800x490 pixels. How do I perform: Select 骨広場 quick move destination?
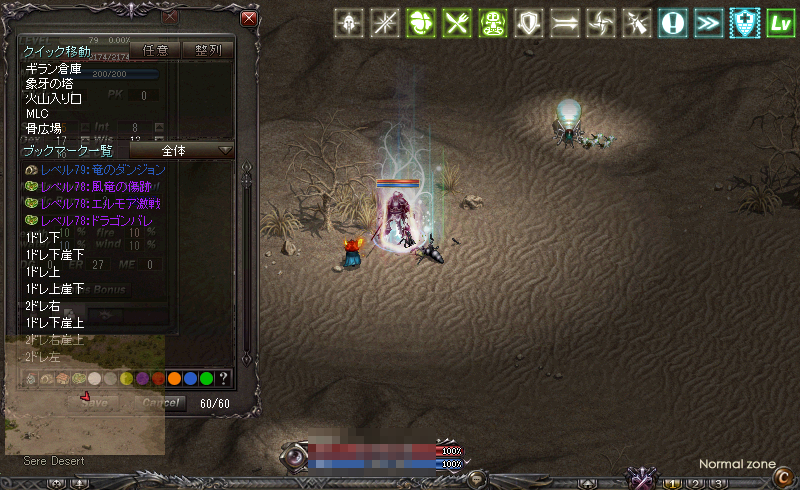click(44, 129)
